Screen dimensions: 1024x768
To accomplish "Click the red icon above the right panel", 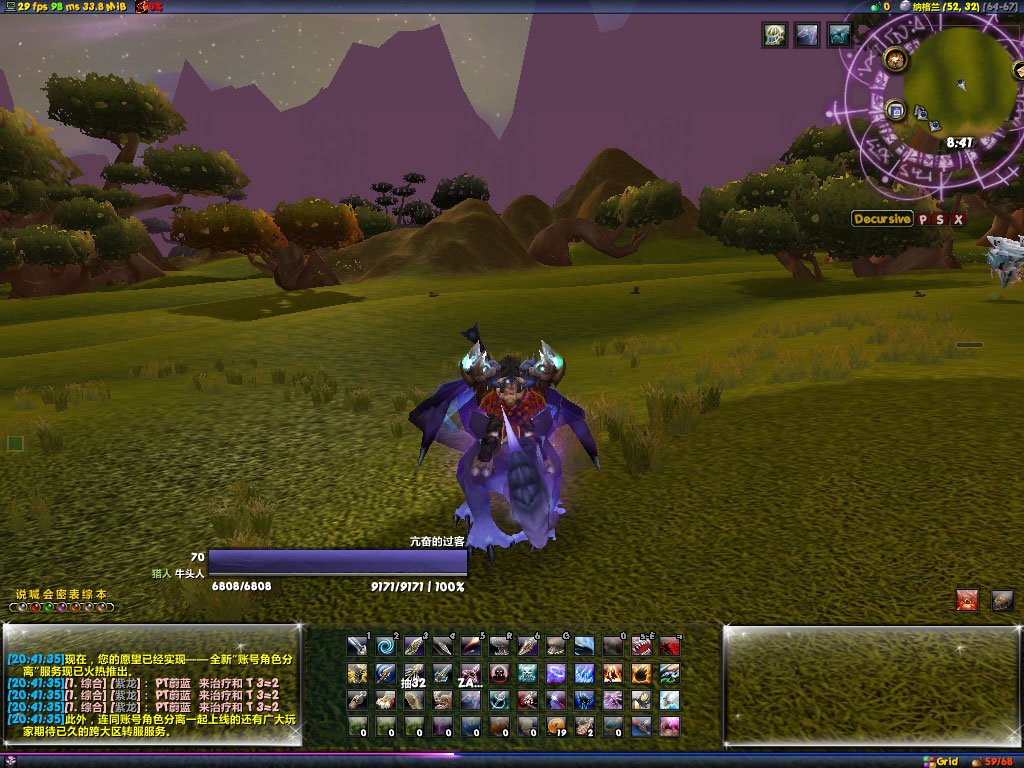I will [x=967, y=600].
